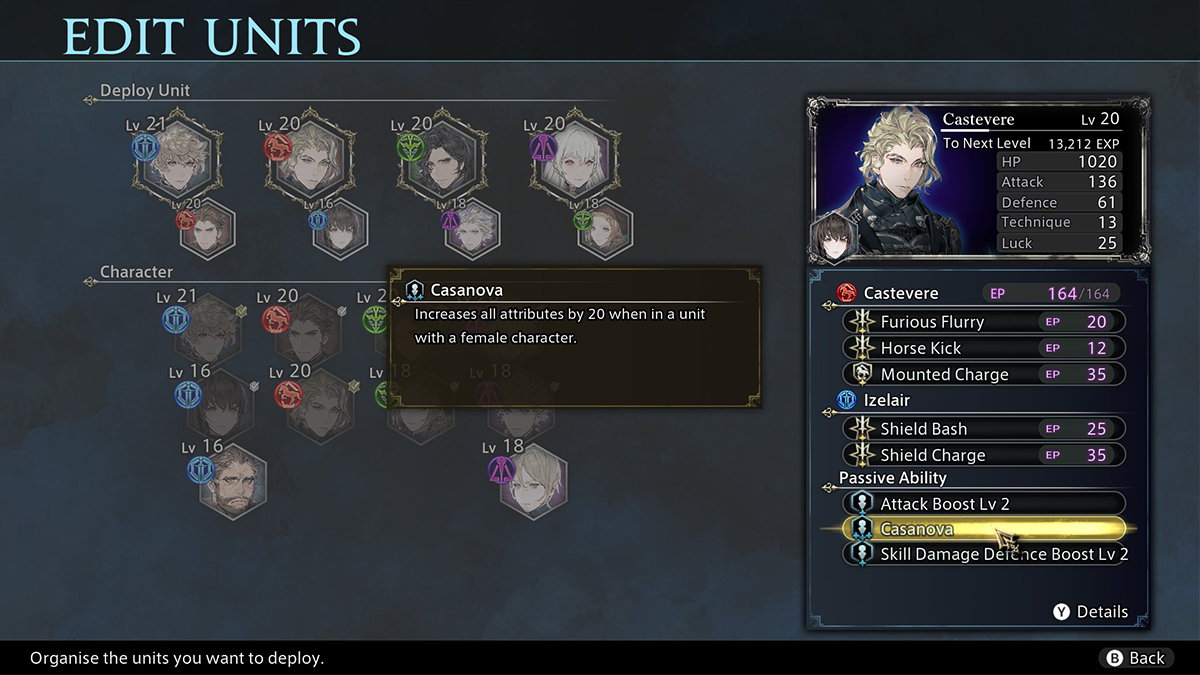This screenshot has height=675, width=1200.
Task: Highlight the Furious Flurry skill
Action: [984, 321]
